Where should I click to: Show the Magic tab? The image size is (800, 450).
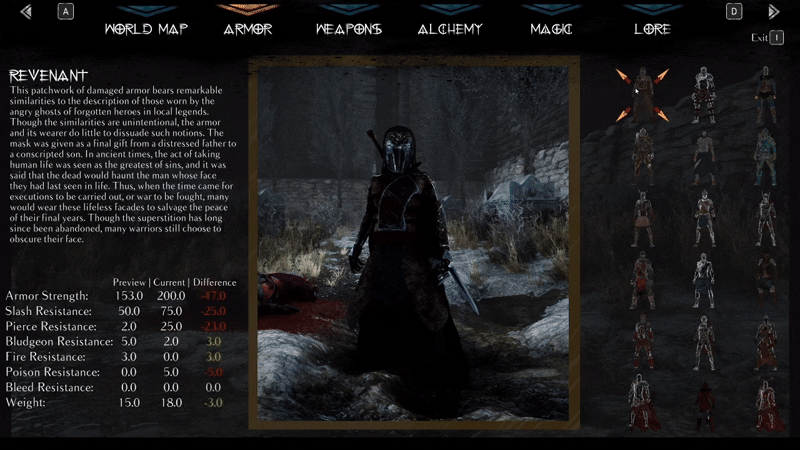click(552, 29)
